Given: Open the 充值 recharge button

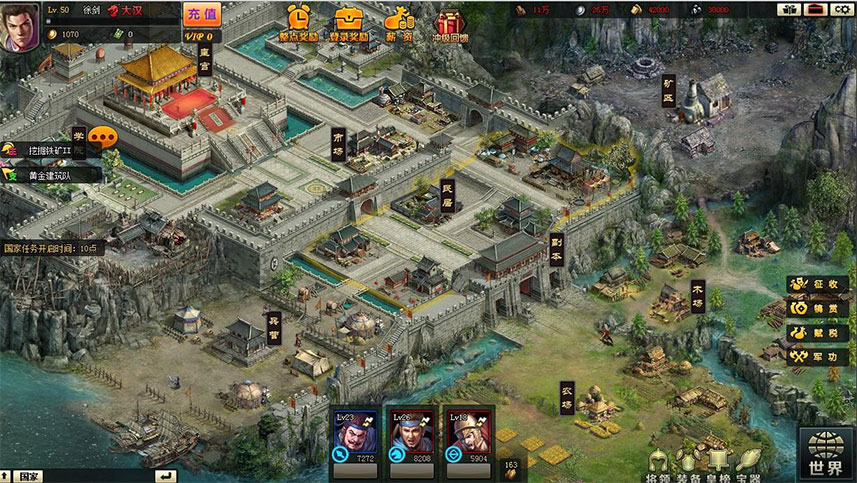Looking at the screenshot, I should 200,13.
